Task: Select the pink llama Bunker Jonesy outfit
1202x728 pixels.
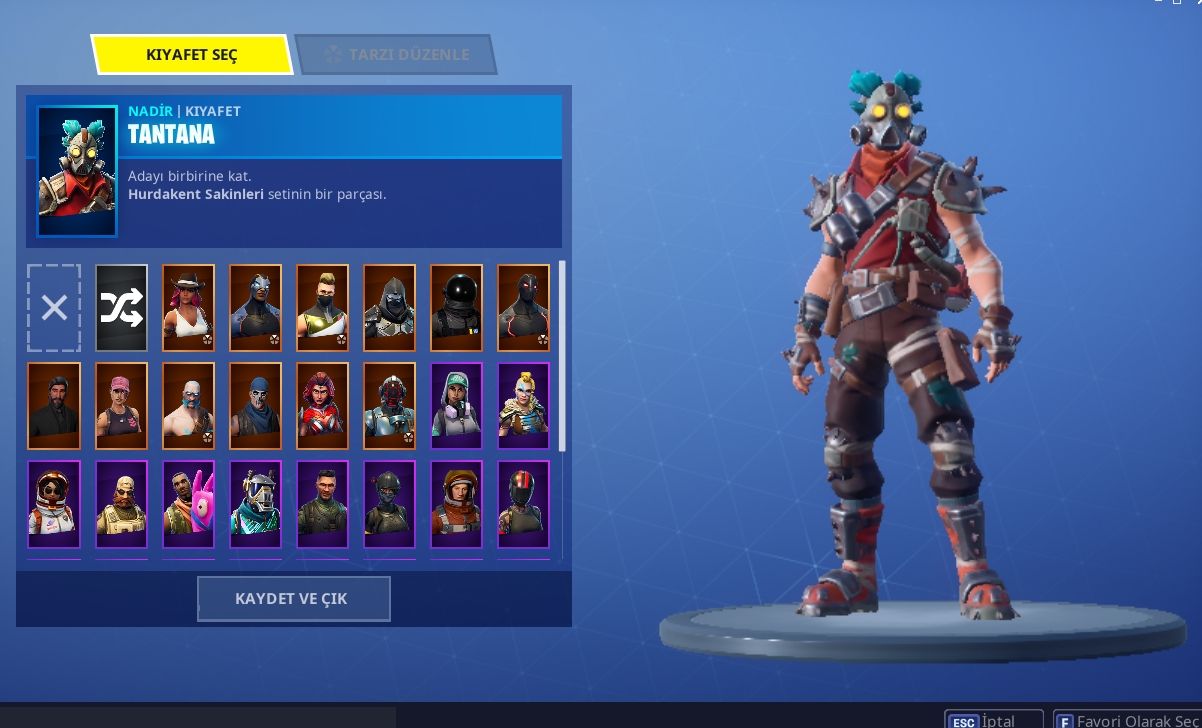Action: click(x=188, y=504)
